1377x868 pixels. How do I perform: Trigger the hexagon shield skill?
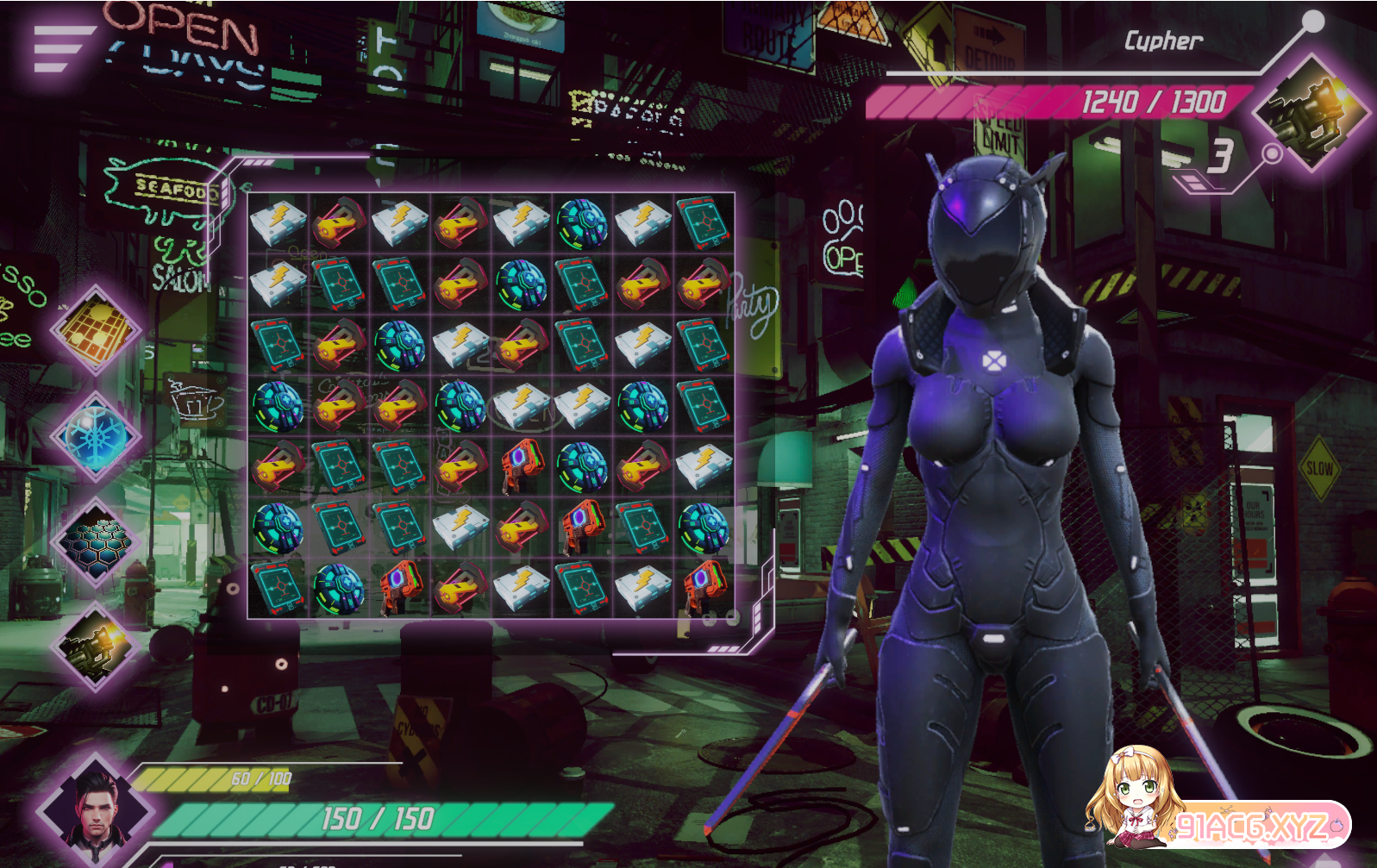click(x=95, y=542)
